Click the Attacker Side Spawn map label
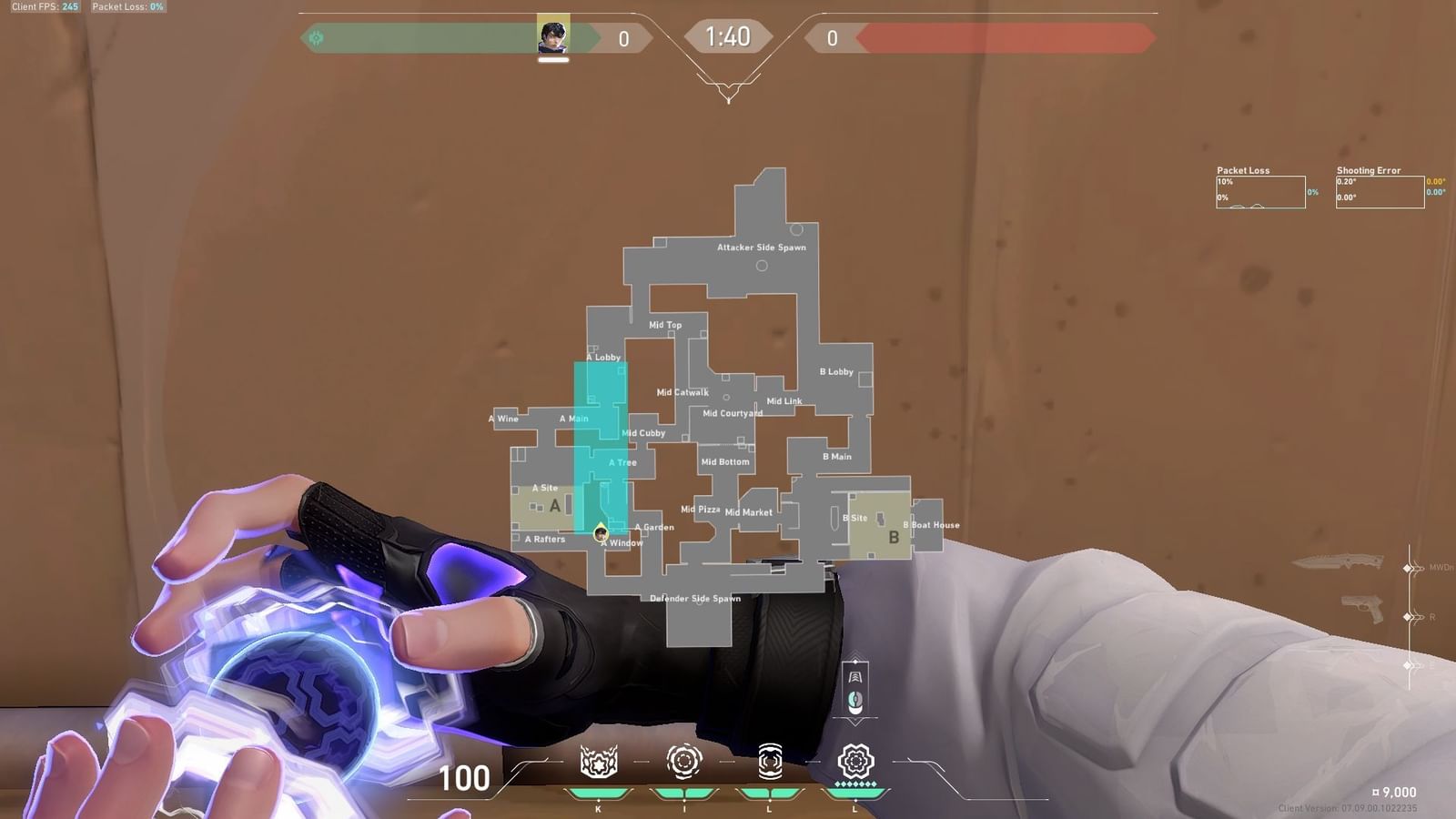Screen dimensions: 1456x819 pyautogui.click(x=762, y=246)
